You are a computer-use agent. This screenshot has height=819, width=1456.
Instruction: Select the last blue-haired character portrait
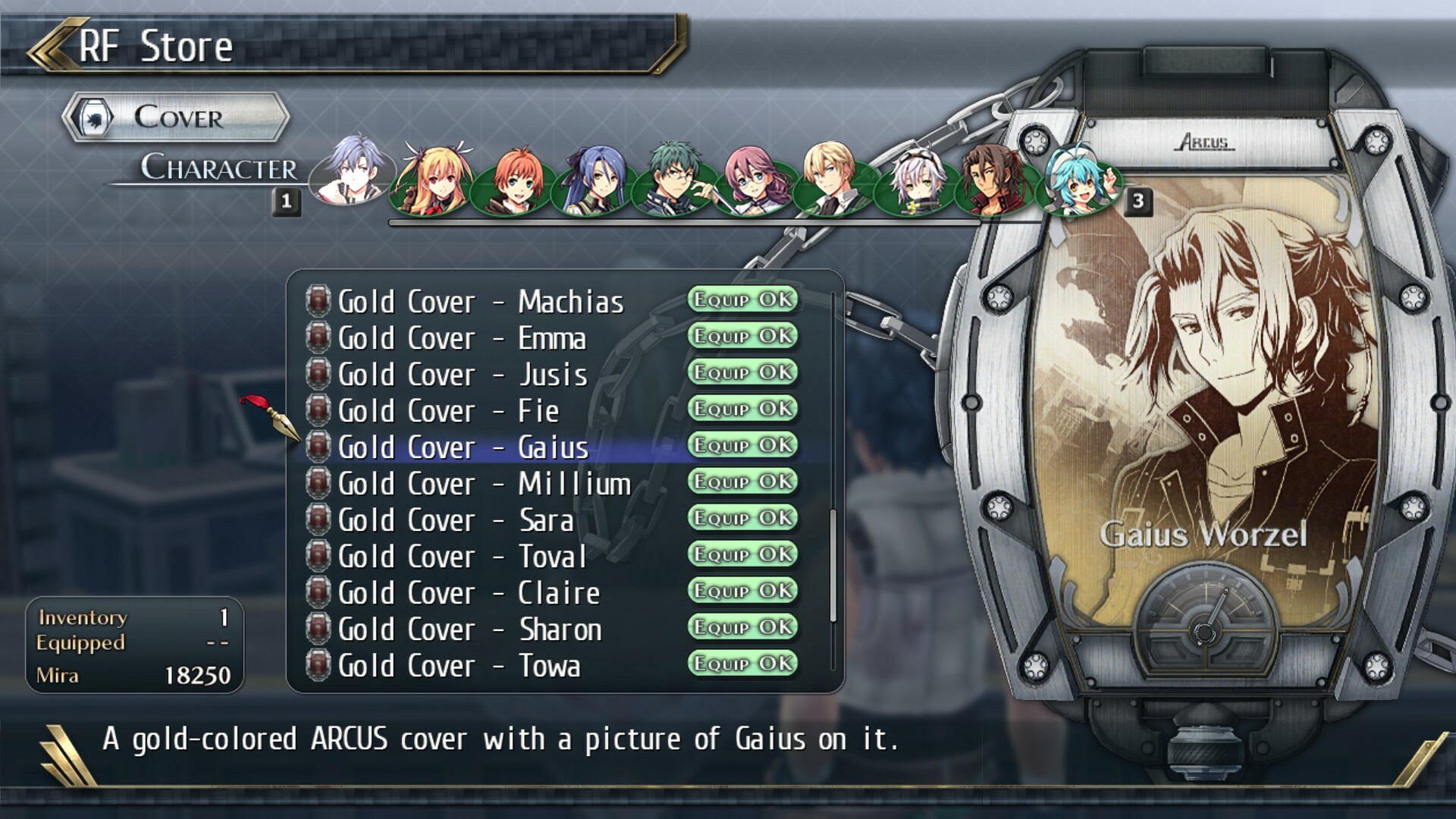(x=1077, y=178)
